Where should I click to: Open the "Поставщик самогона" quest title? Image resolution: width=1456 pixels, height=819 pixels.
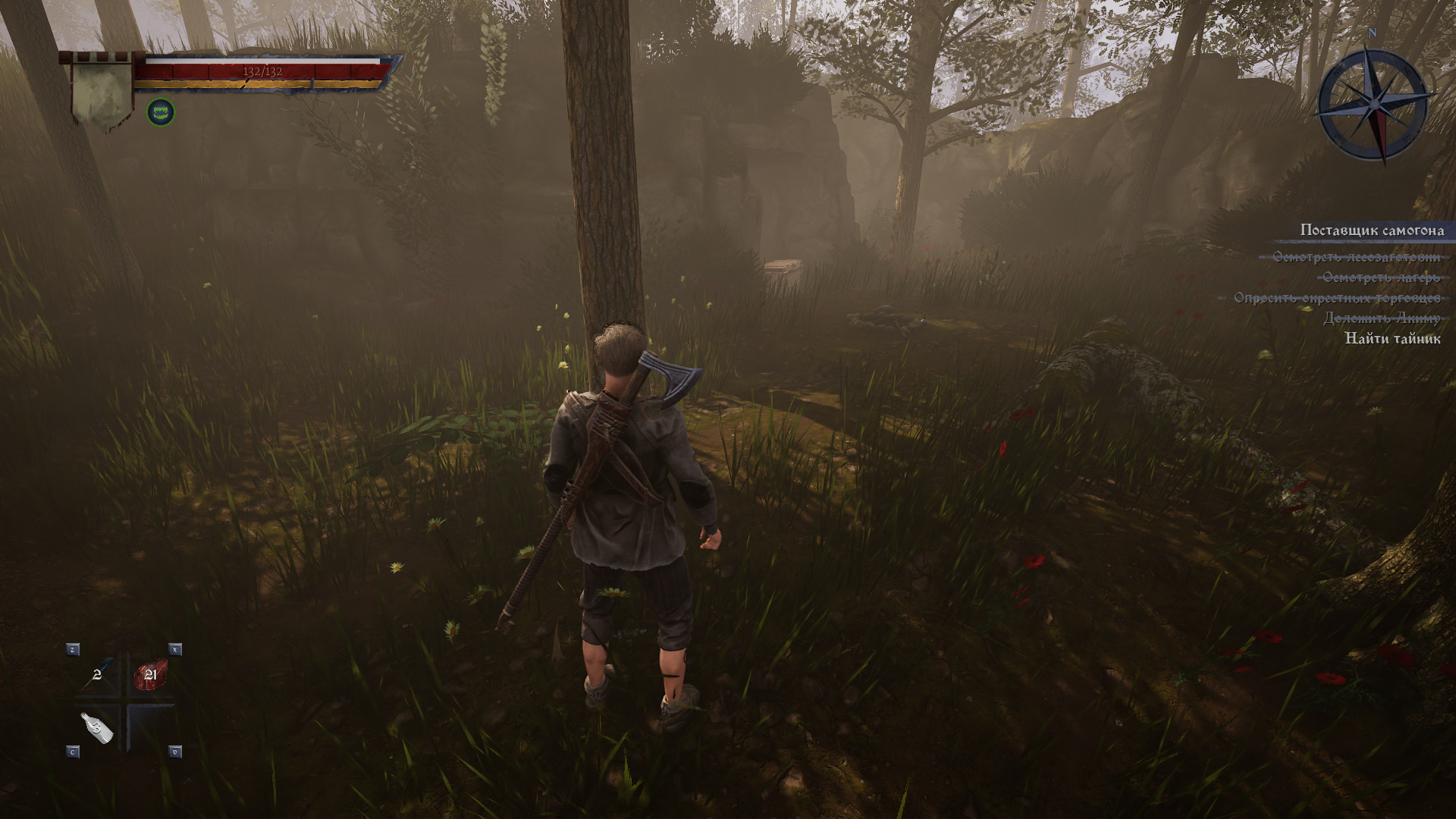pyautogui.click(x=1371, y=231)
